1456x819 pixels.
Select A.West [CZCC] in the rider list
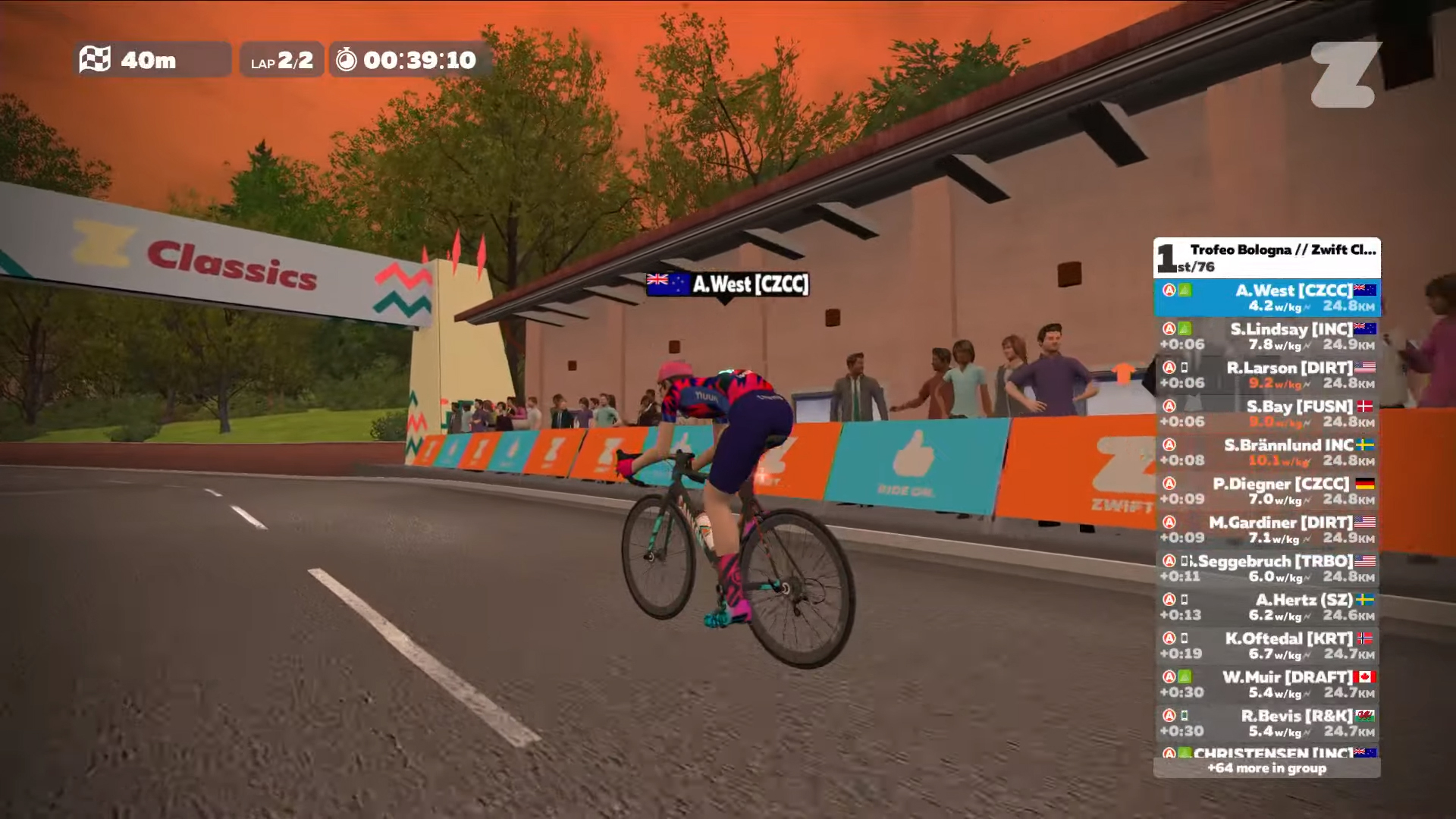pyautogui.click(x=1266, y=297)
